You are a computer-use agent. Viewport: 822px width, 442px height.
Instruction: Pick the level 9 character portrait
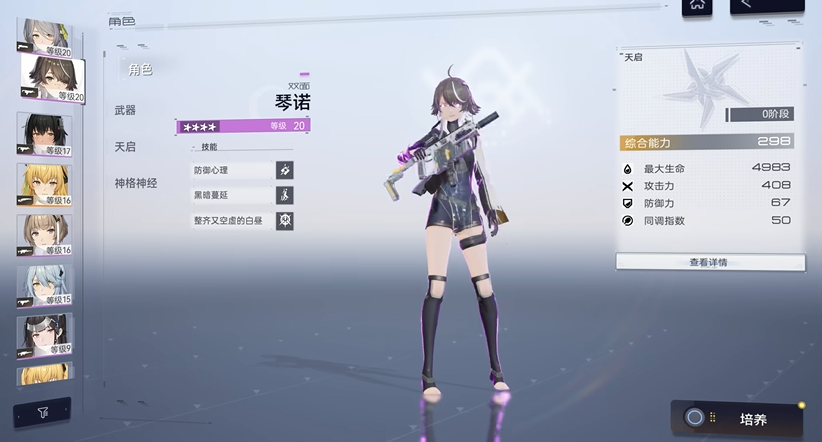[44, 336]
